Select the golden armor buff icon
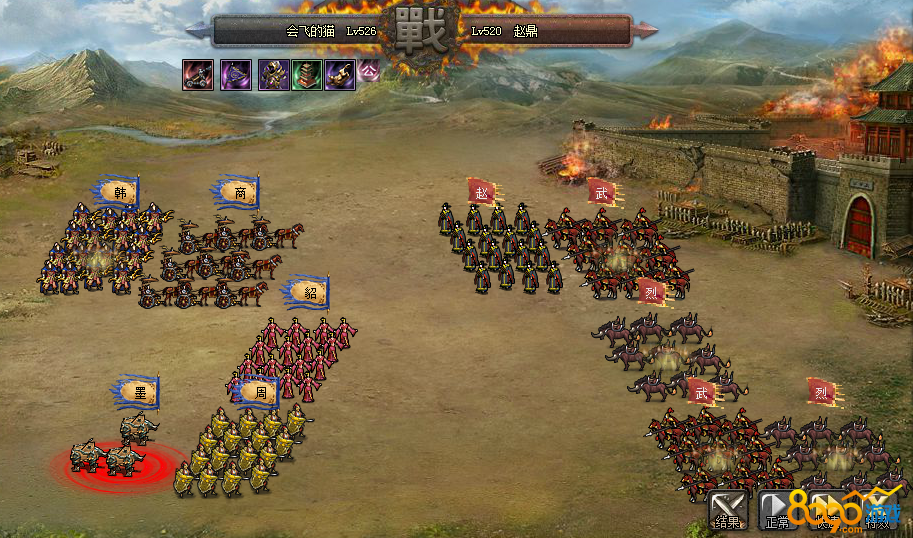913x538 pixels. pos(274,74)
